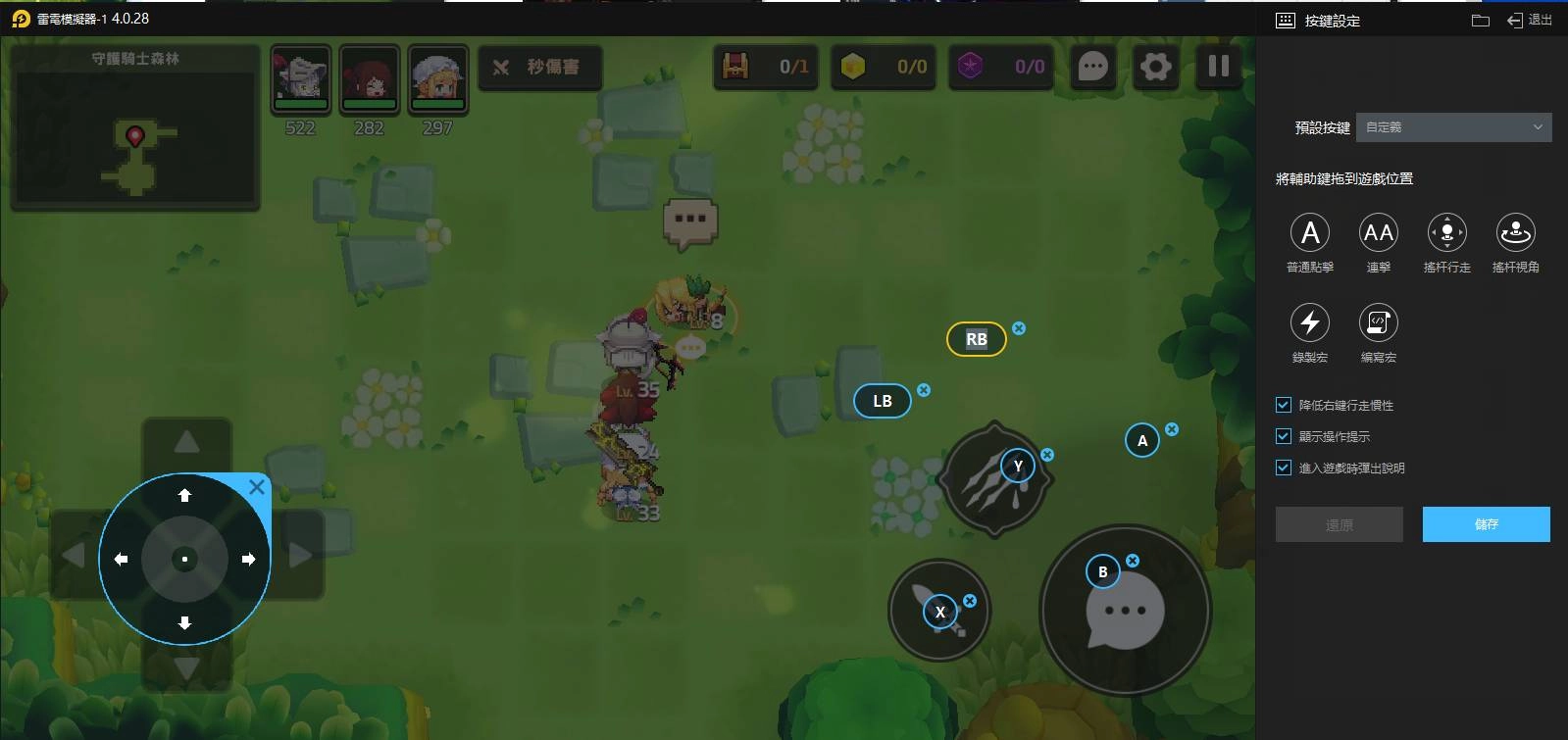This screenshot has width=1568, height=740.
Task: Select the 普通點擊 (normal tap) key tool
Action: [x=1310, y=233]
